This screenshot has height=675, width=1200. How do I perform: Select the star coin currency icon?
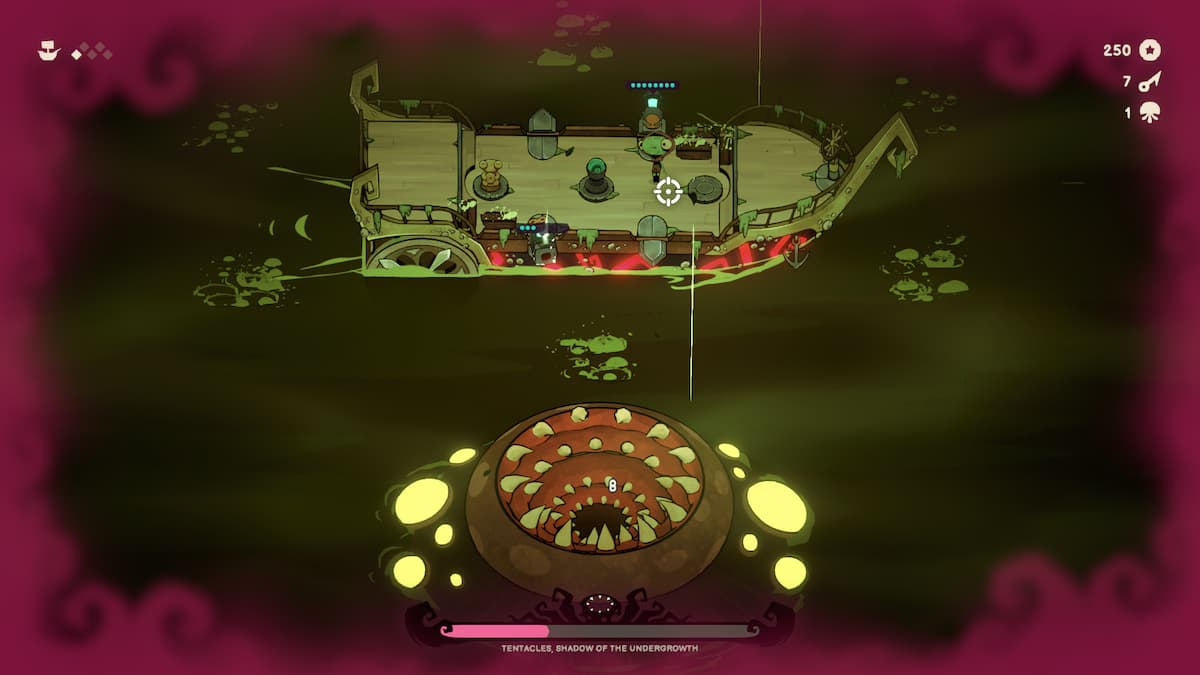tap(1150, 50)
